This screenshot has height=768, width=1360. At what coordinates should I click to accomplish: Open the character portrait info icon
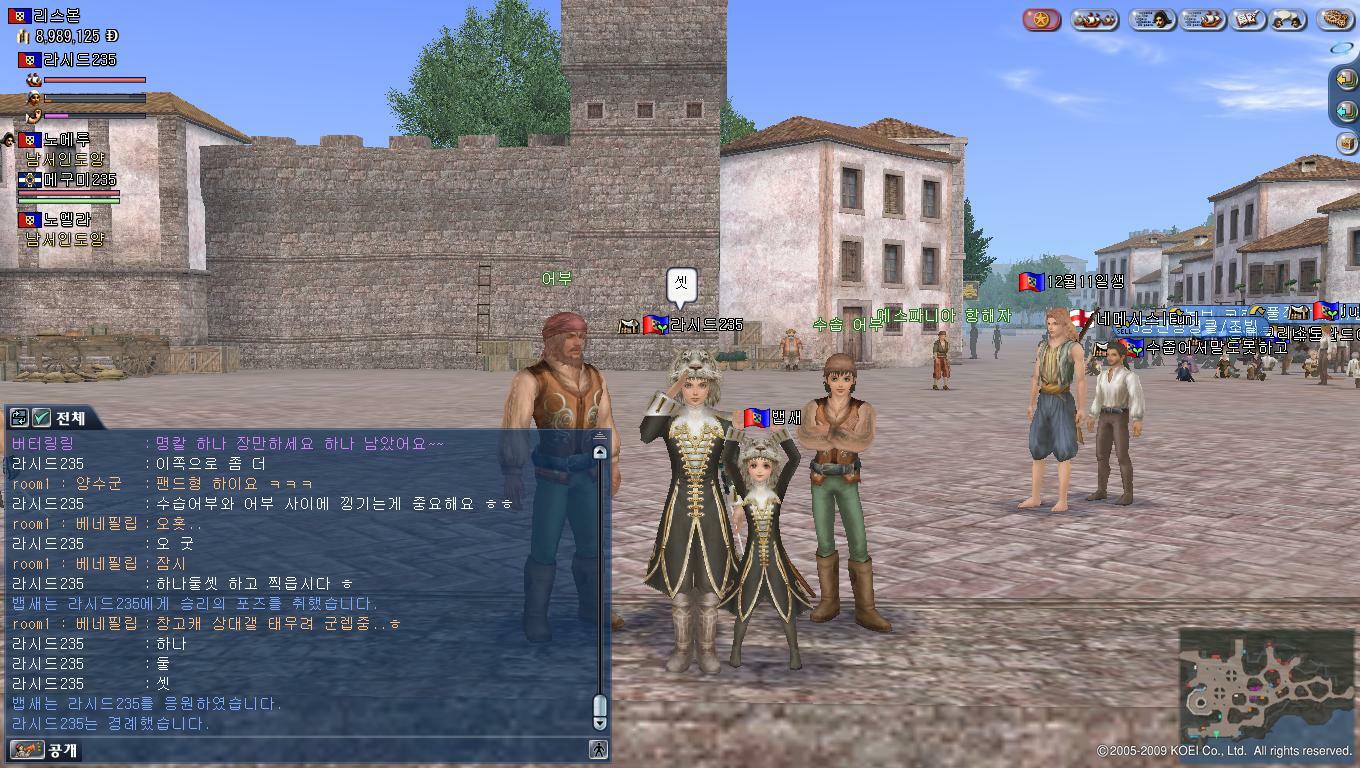click(x=1152, y=18)
